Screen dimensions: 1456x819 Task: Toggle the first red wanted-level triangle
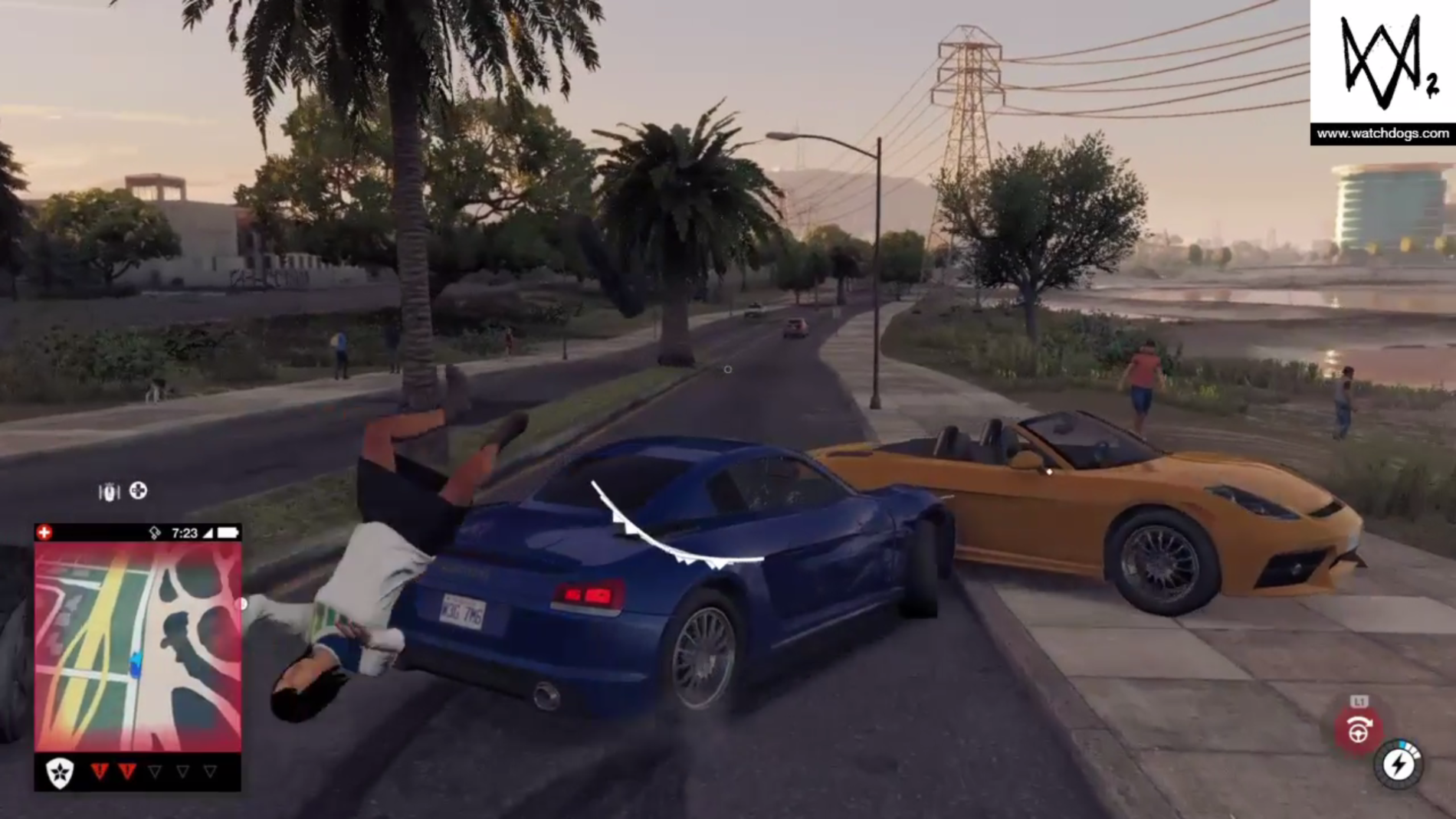point(100,771)
